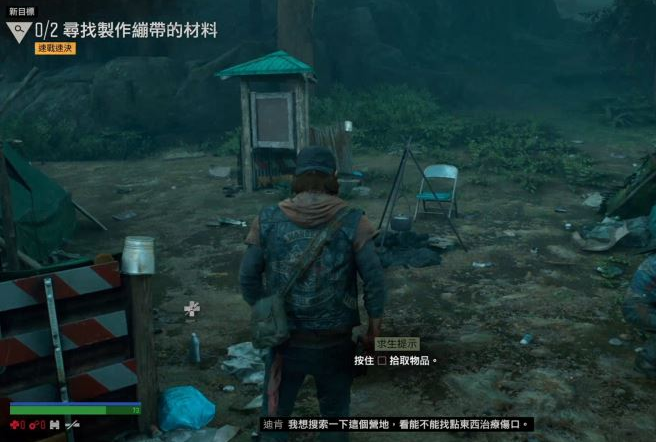
Task: Open the 速戰速決 mission tag
Action: coord(55,48)
